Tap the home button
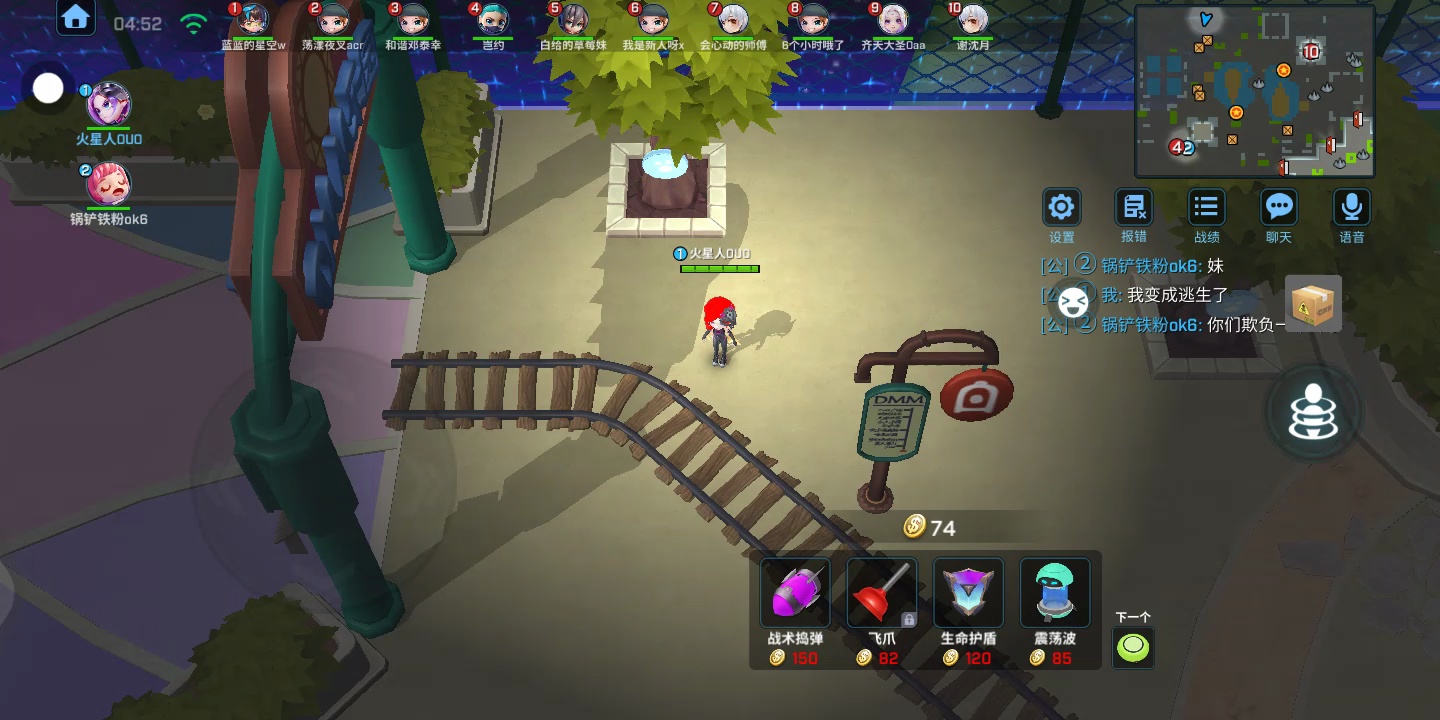Viewport: 1440px width, 720px height. [75, 17]
